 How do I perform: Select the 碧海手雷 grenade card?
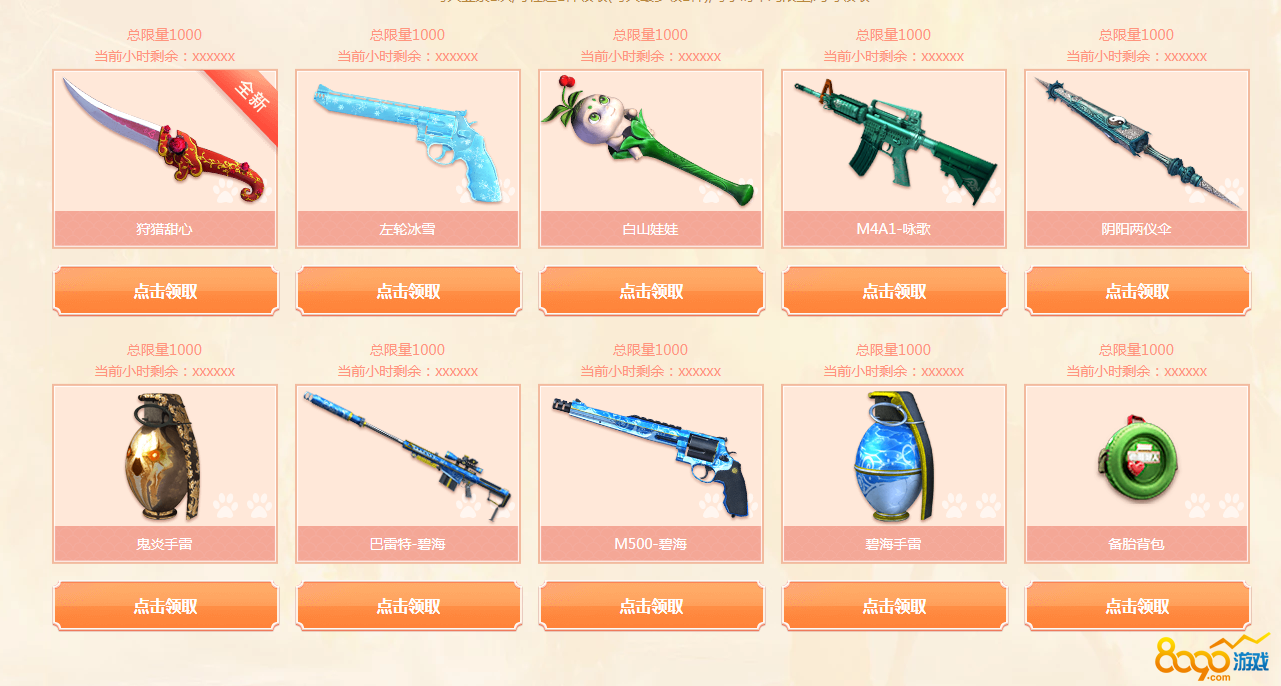[894, 460]
